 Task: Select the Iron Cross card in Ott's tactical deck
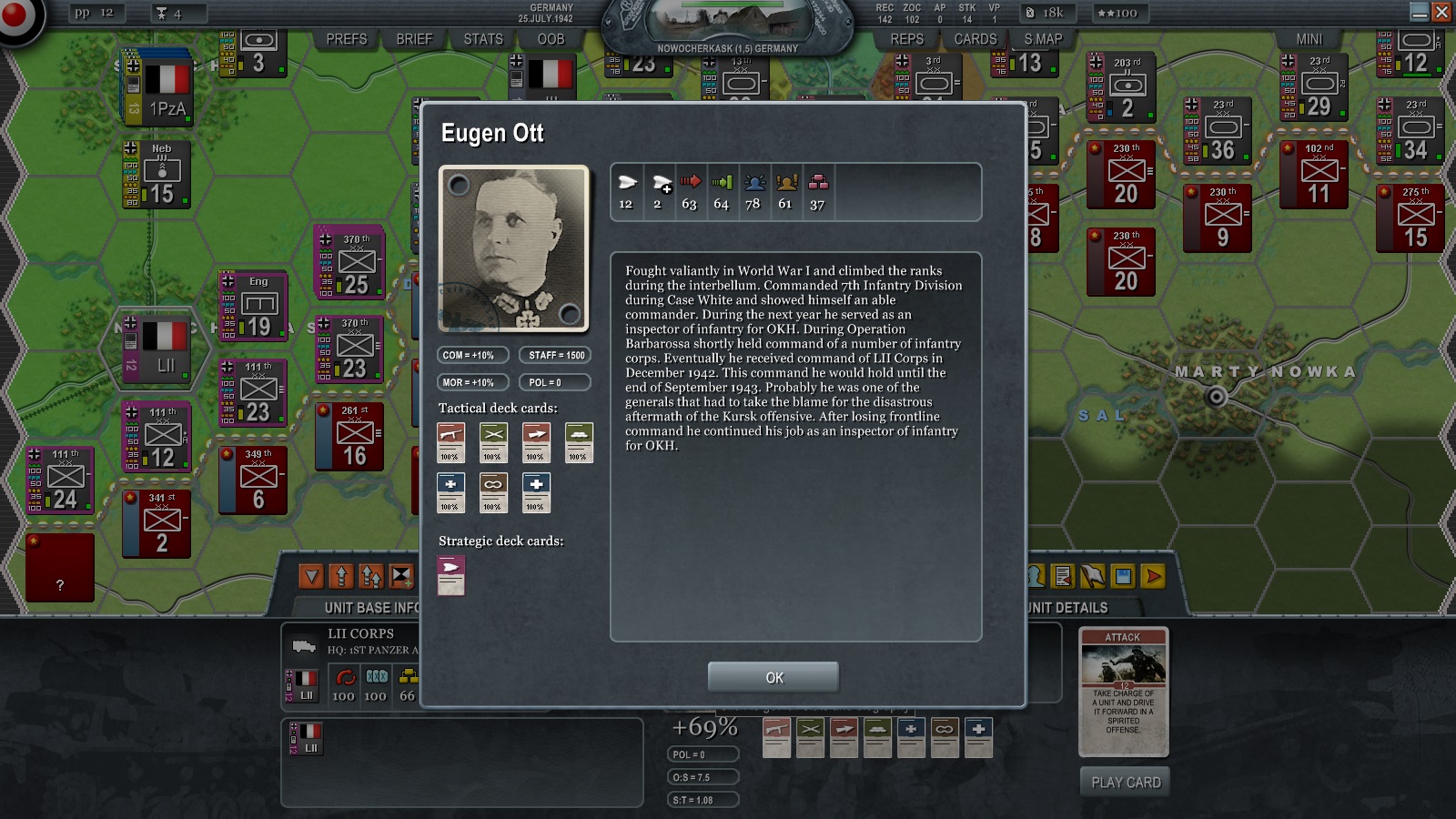click(450, 492)
